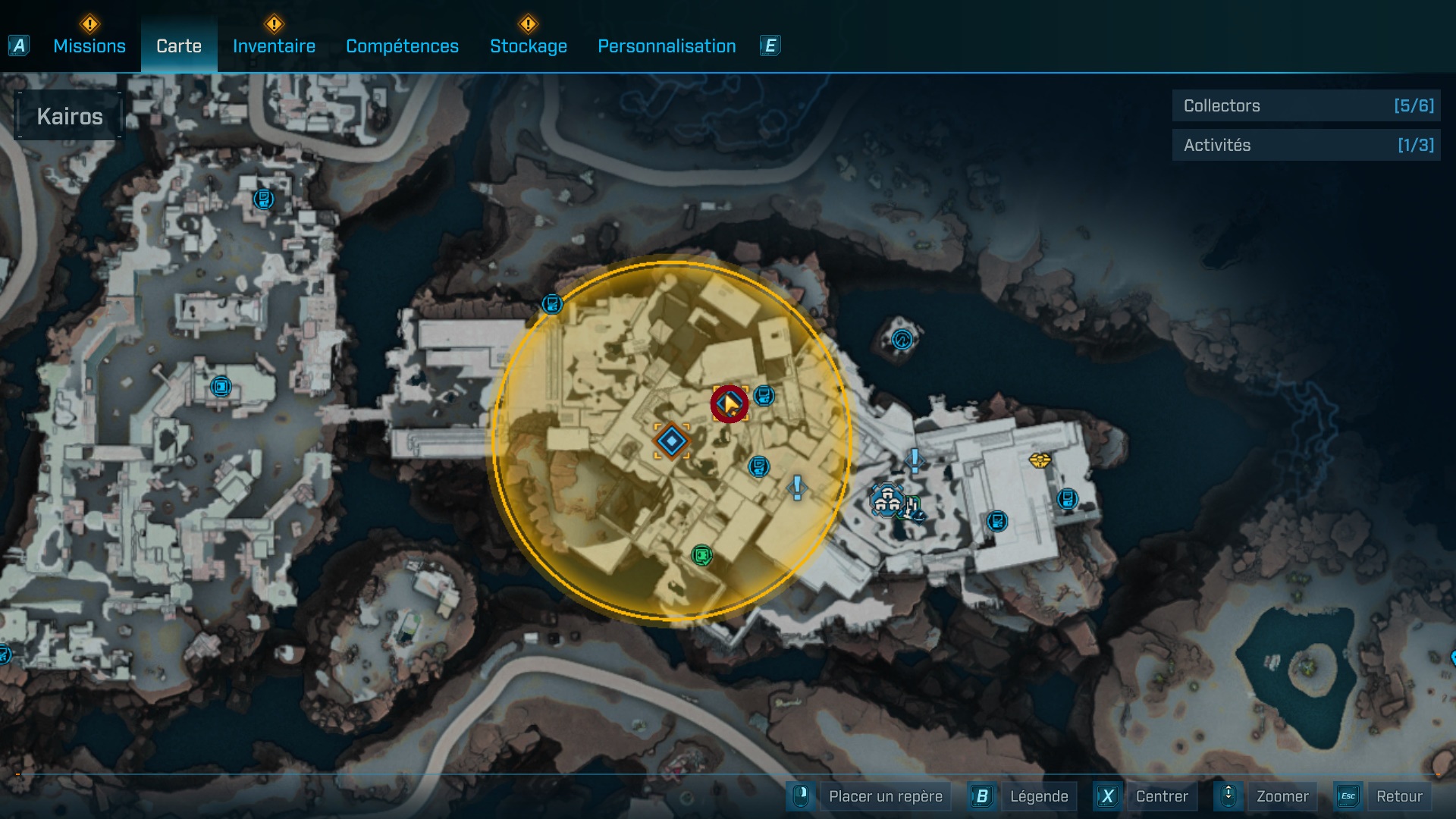Select the Activités progress entry
This screenshot has height=819, width=1456.
point(1306,145)
